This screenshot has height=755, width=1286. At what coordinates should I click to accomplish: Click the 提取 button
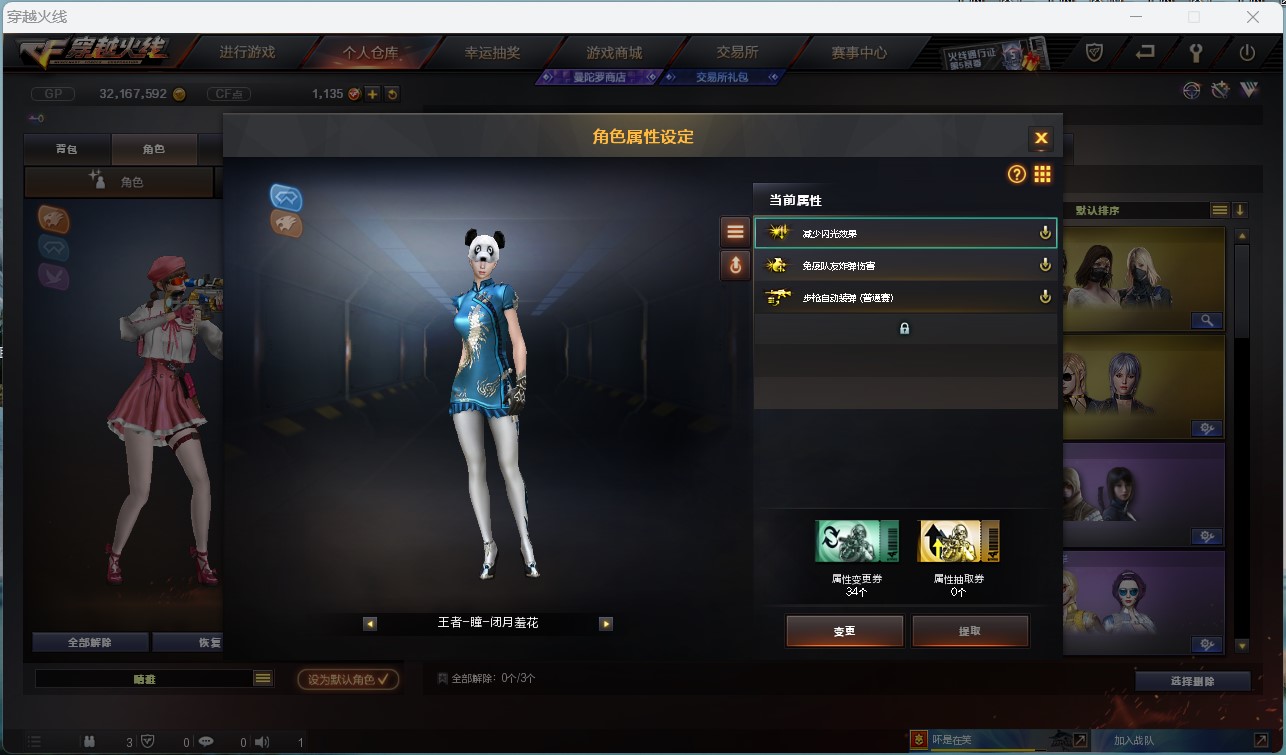tap(969, 631)
